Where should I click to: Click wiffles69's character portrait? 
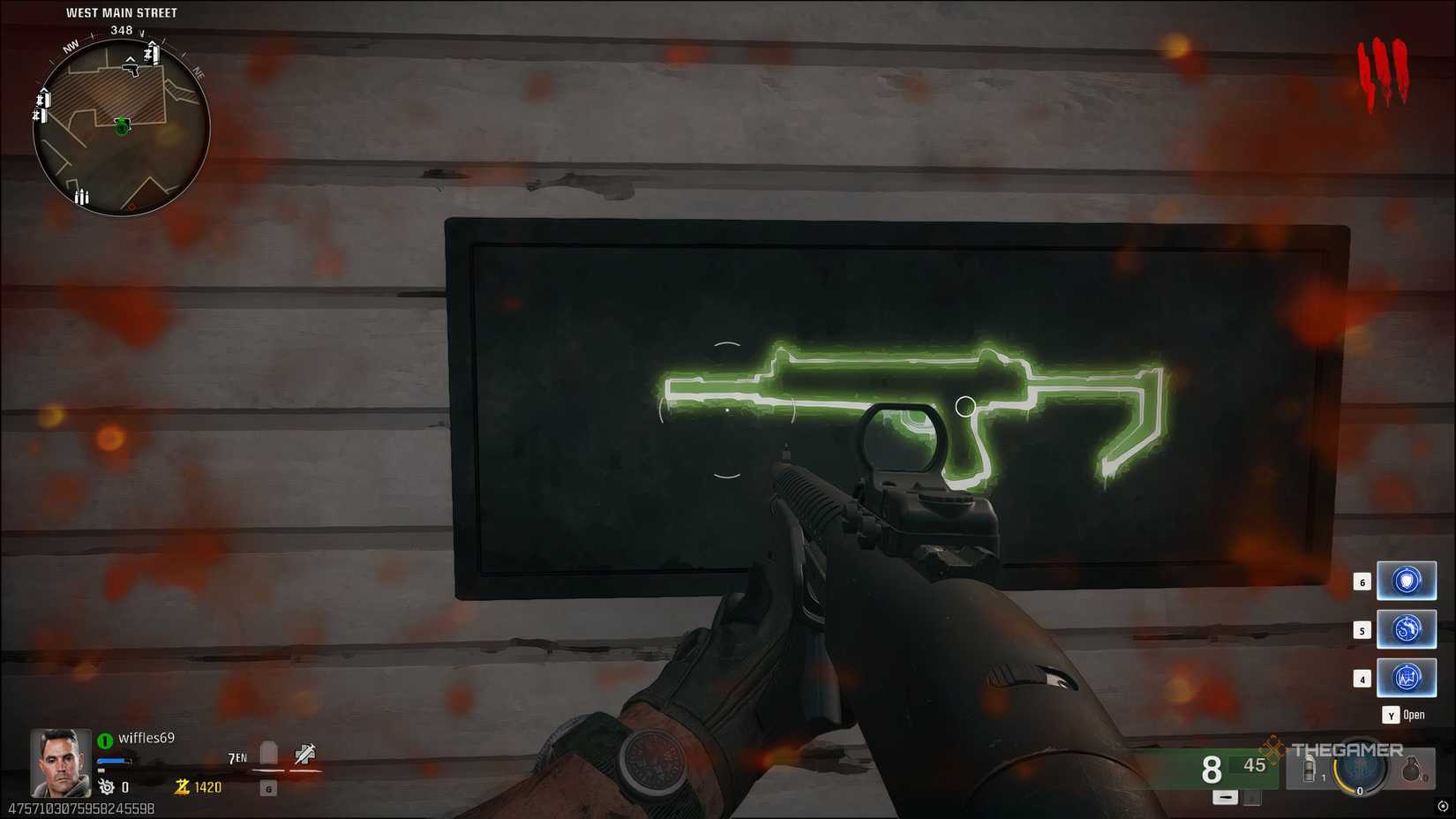pyautogui.click(x=60, y=764)
